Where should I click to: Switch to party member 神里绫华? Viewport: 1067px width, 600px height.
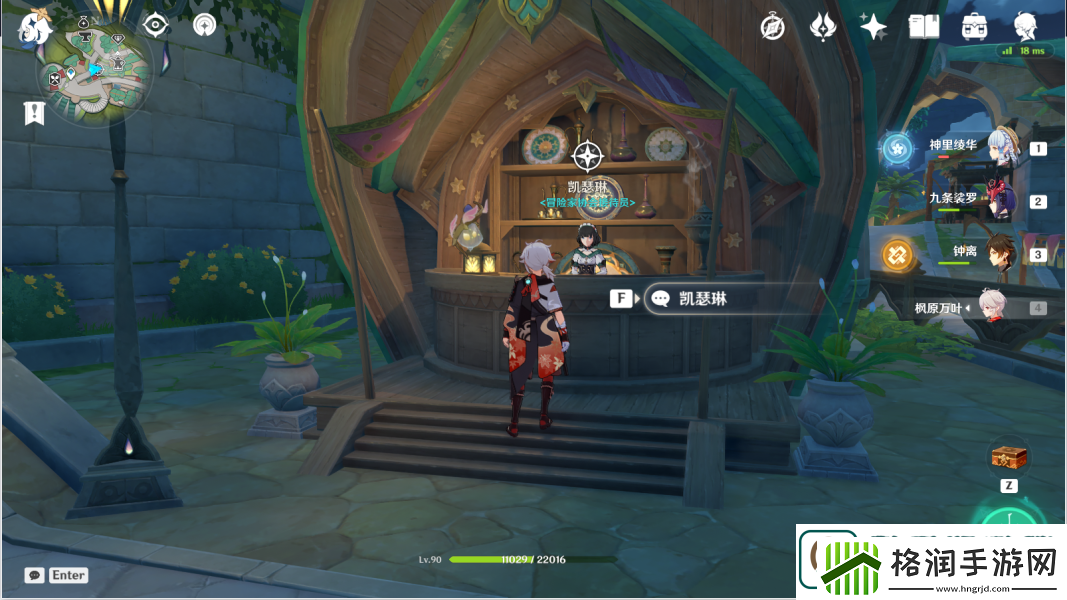(x=1001, y=147)
